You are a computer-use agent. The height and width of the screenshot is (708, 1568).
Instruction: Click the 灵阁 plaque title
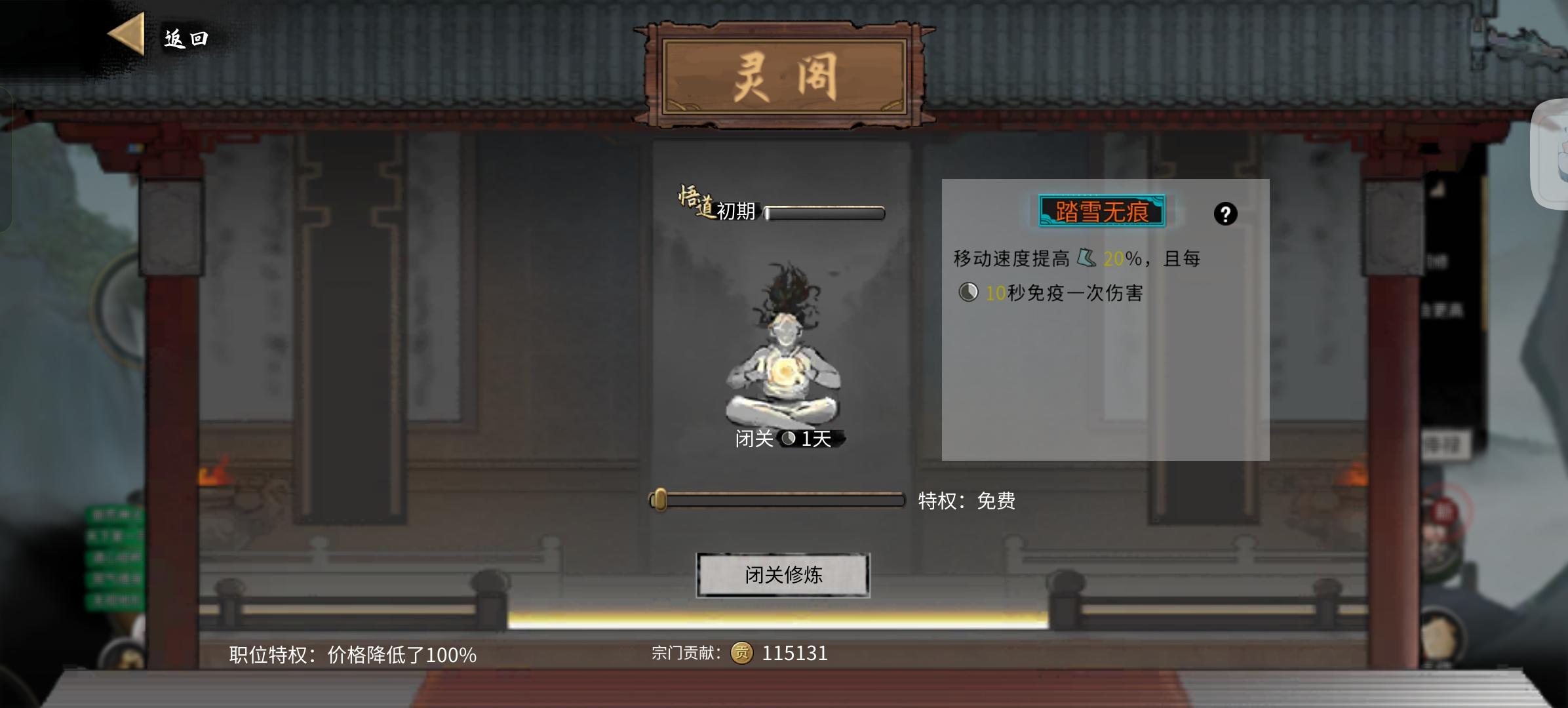785,74
